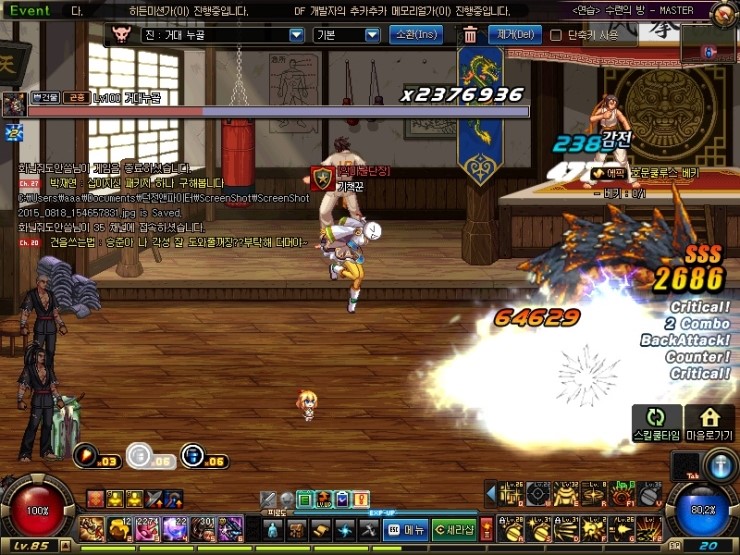Toggle the 단축키 사용 checkbox

click(x=556, y=35)
